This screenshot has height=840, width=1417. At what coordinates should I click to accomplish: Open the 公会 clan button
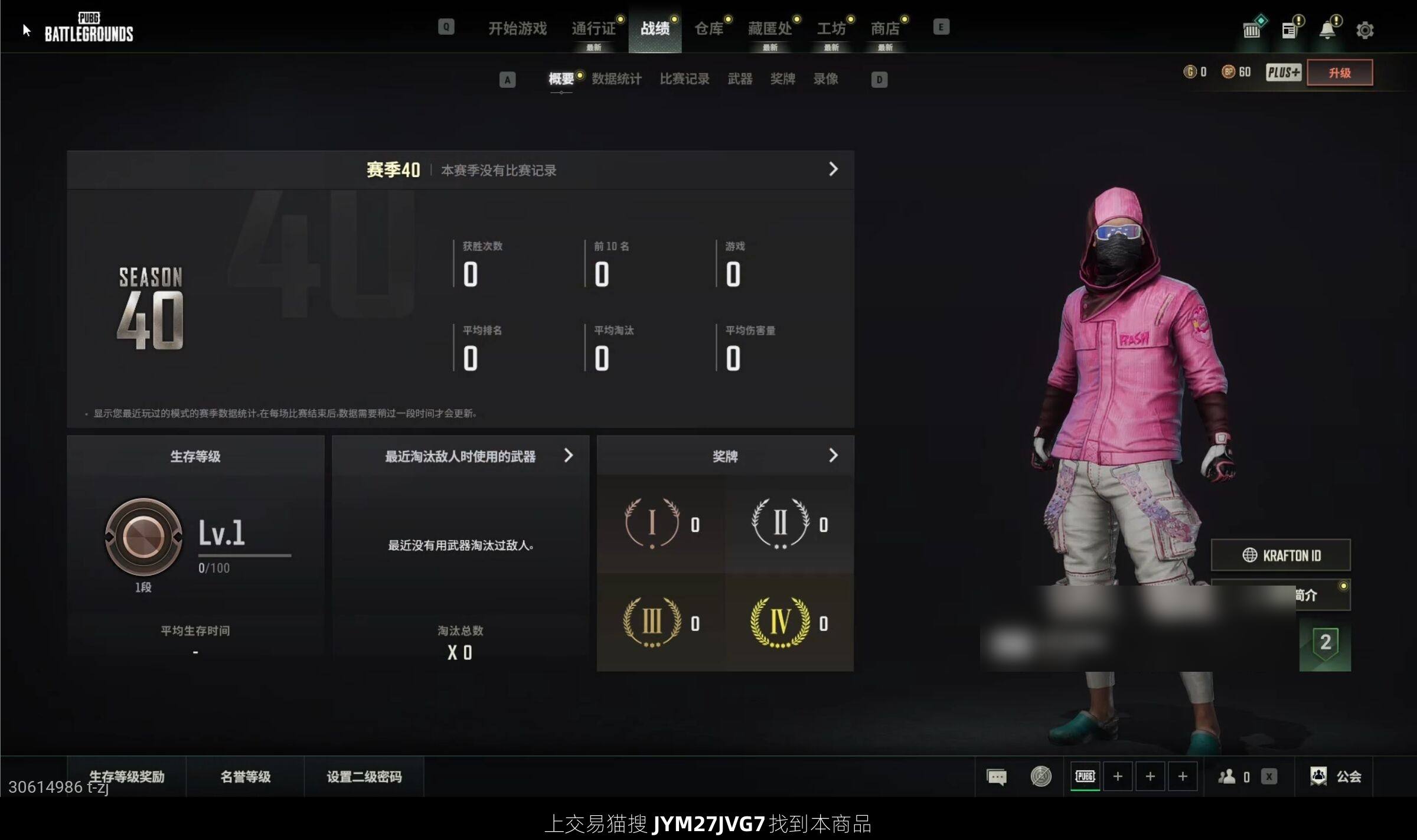coord(1336,776)
